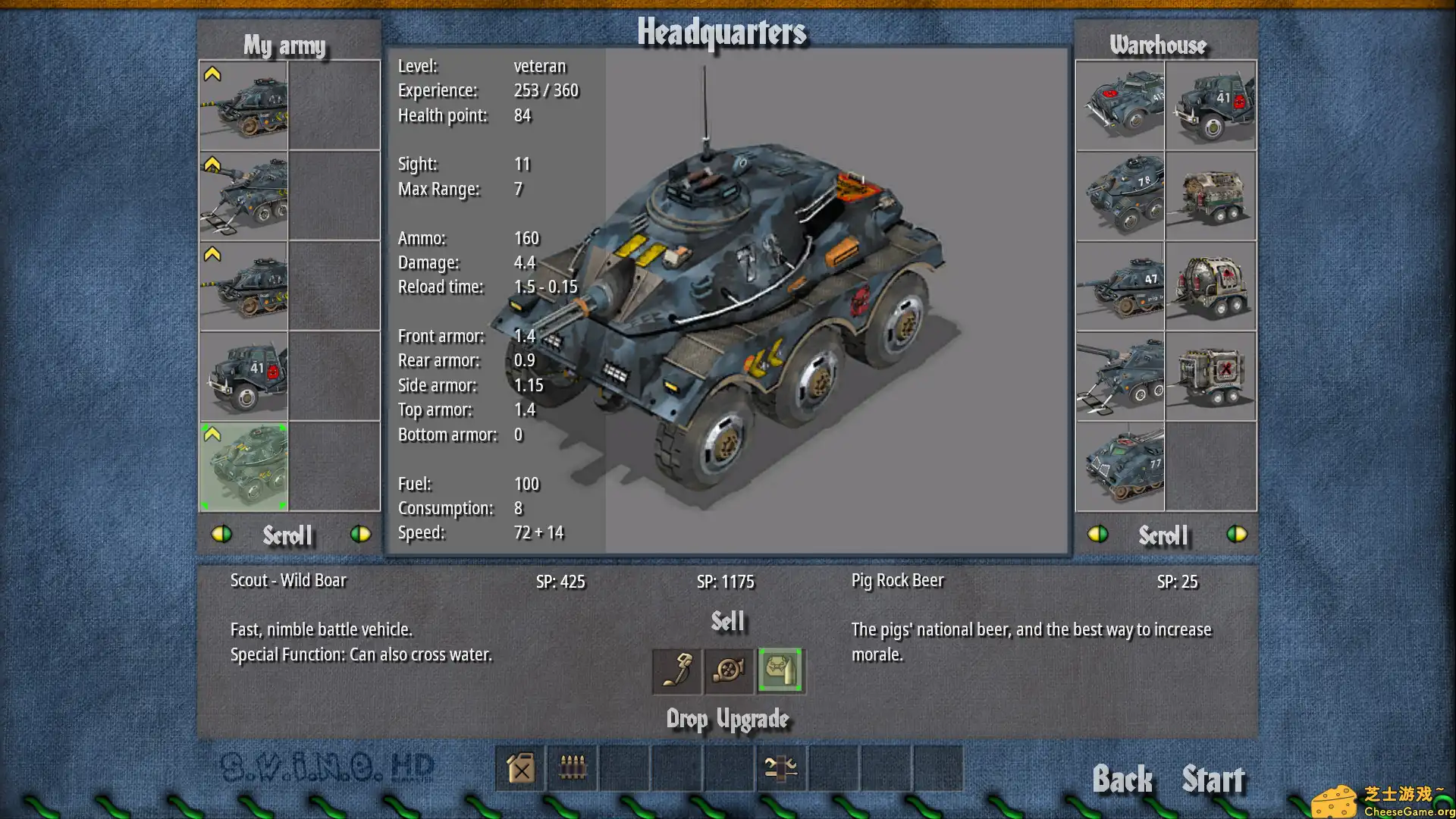Select the number 41 truck in My army
This screenshot has width=1456, height=819.
pyautogui.click(x=243, y=376)
